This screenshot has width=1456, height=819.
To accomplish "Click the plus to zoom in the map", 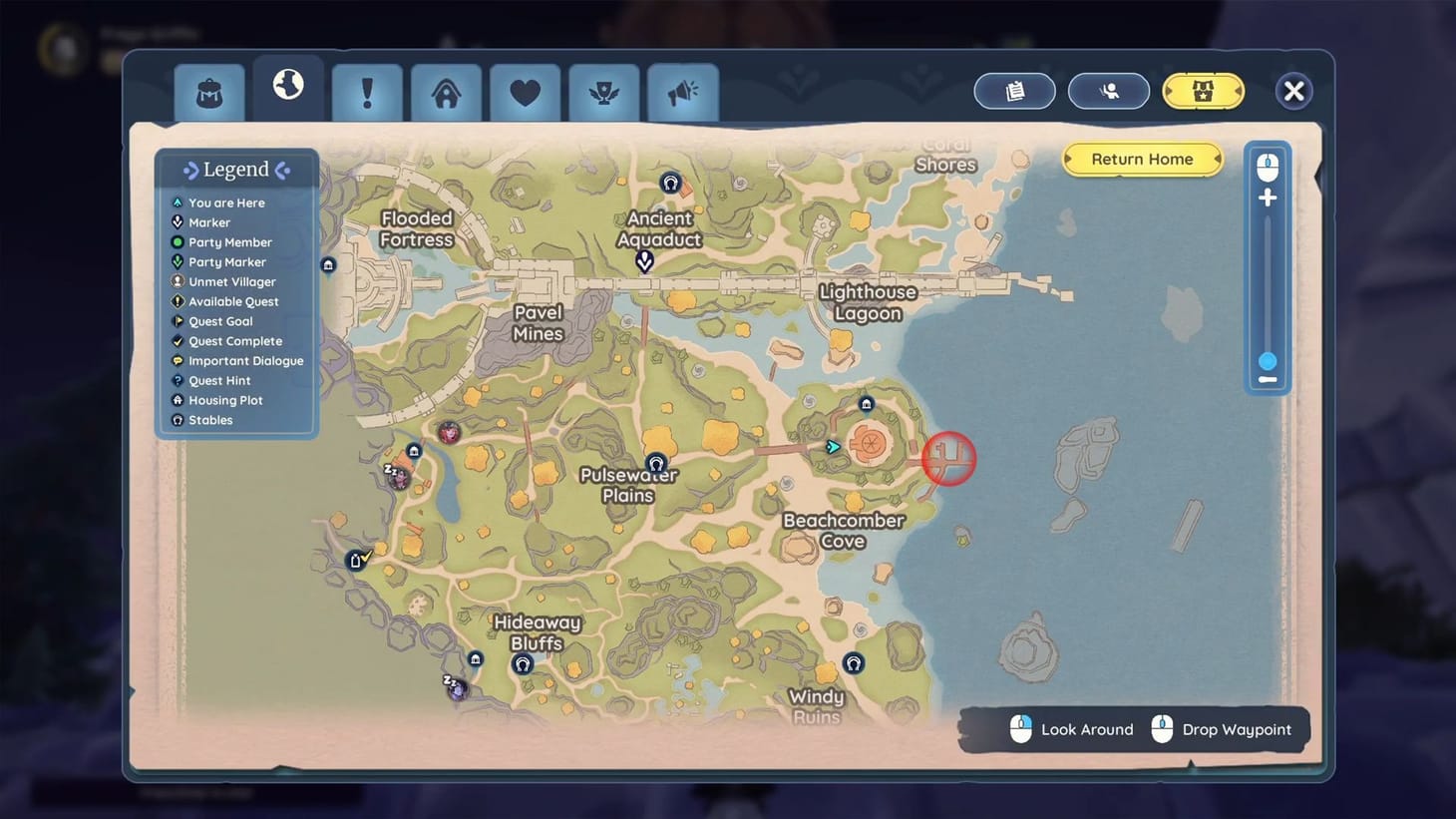I will 1267,198.
